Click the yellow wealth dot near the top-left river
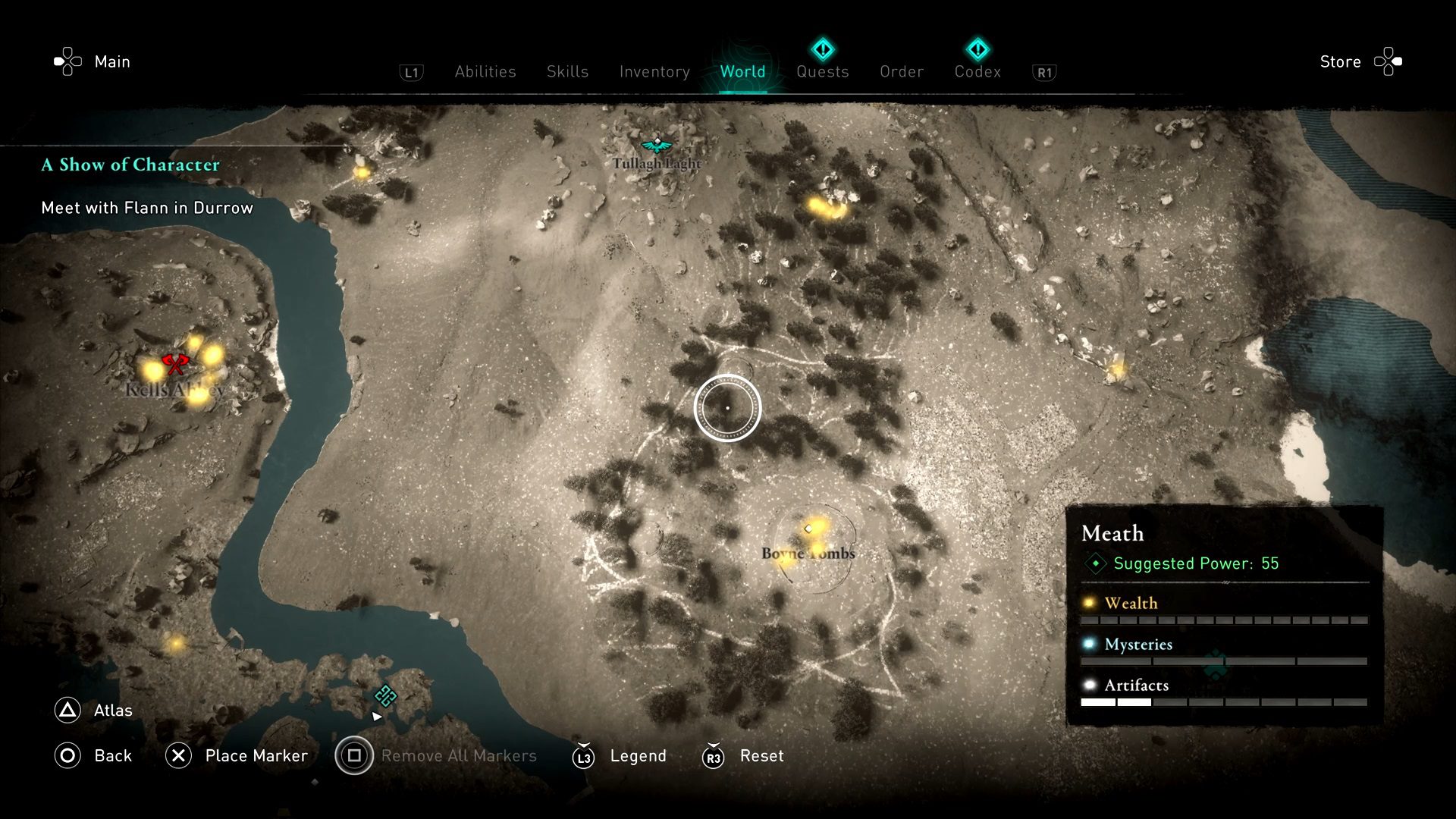Screen dimensions: 1456x819 pos(362,173)
